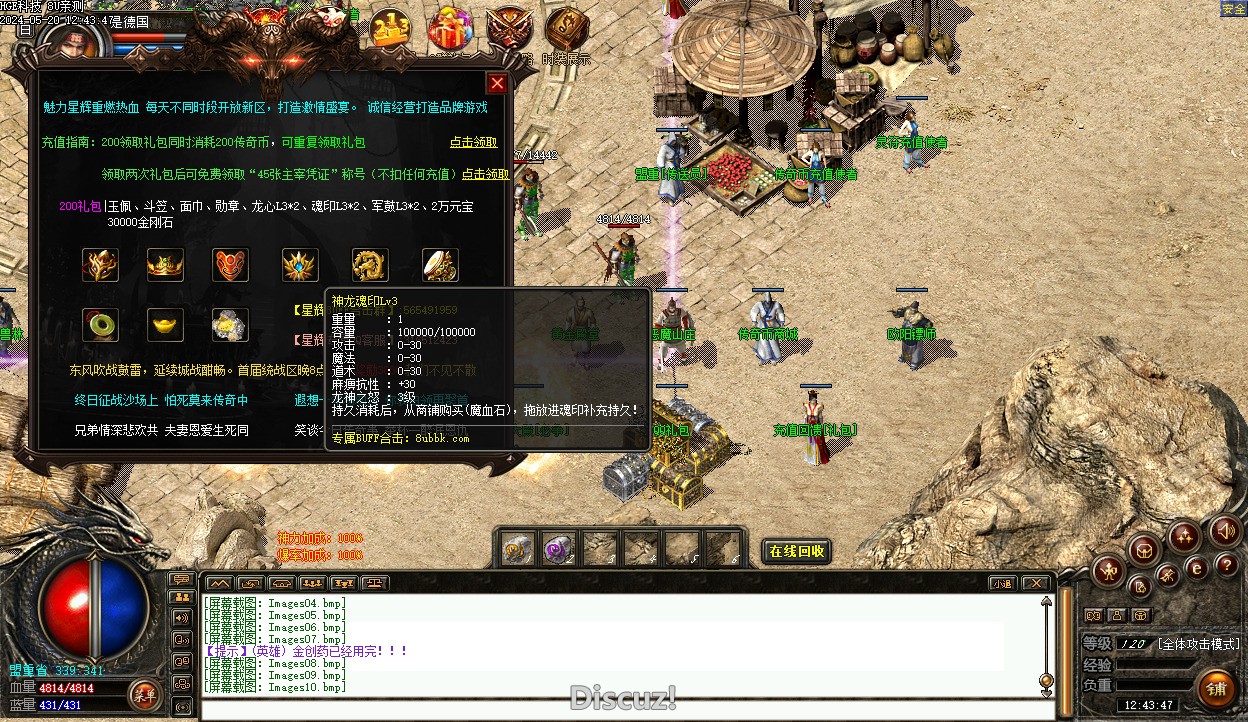Open the 时装展示 fashion showcase icon
1248x722 pixels.
567,30
